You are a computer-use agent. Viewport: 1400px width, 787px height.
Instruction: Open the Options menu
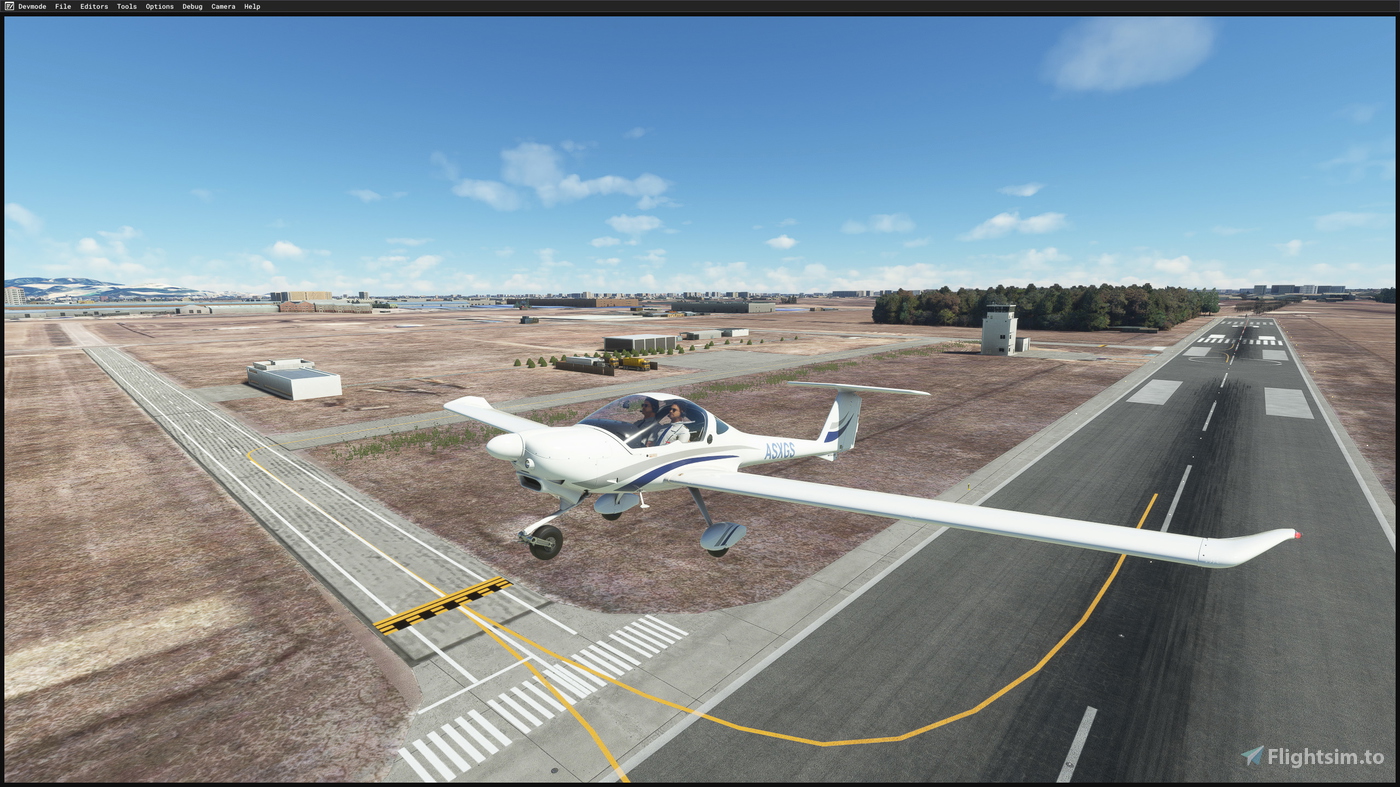pyautogui.click(x=158, y=6)
